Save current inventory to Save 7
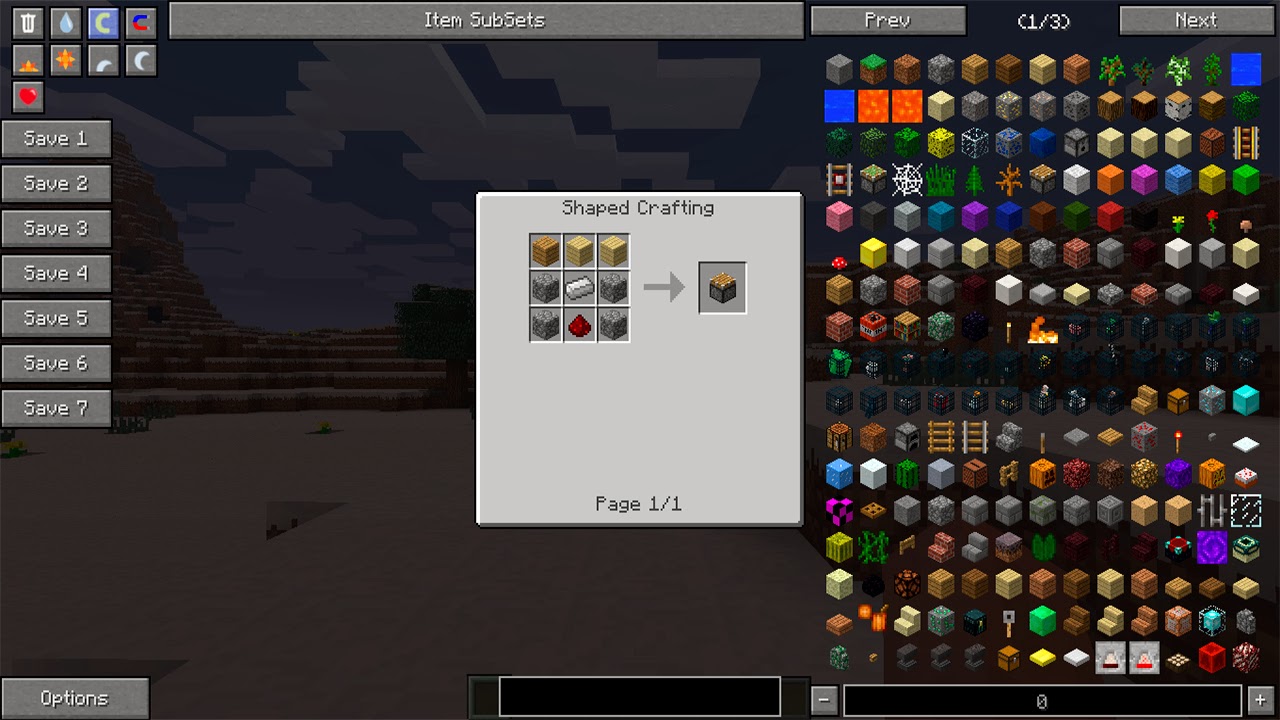The width and height of the screenshot is (1280, 720). tap(56, 407)
